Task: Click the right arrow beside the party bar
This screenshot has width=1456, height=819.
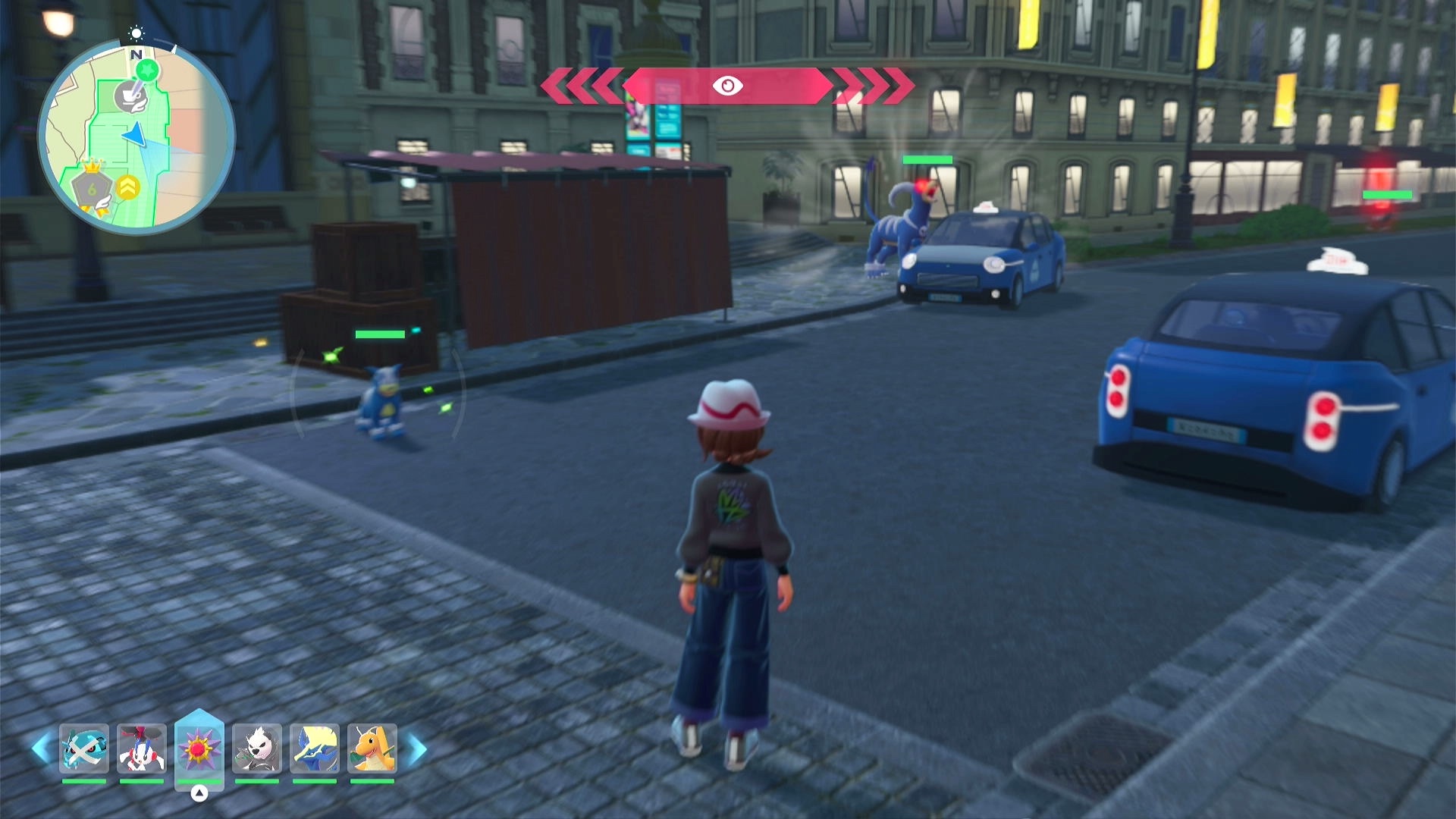Action: (416, 749)
